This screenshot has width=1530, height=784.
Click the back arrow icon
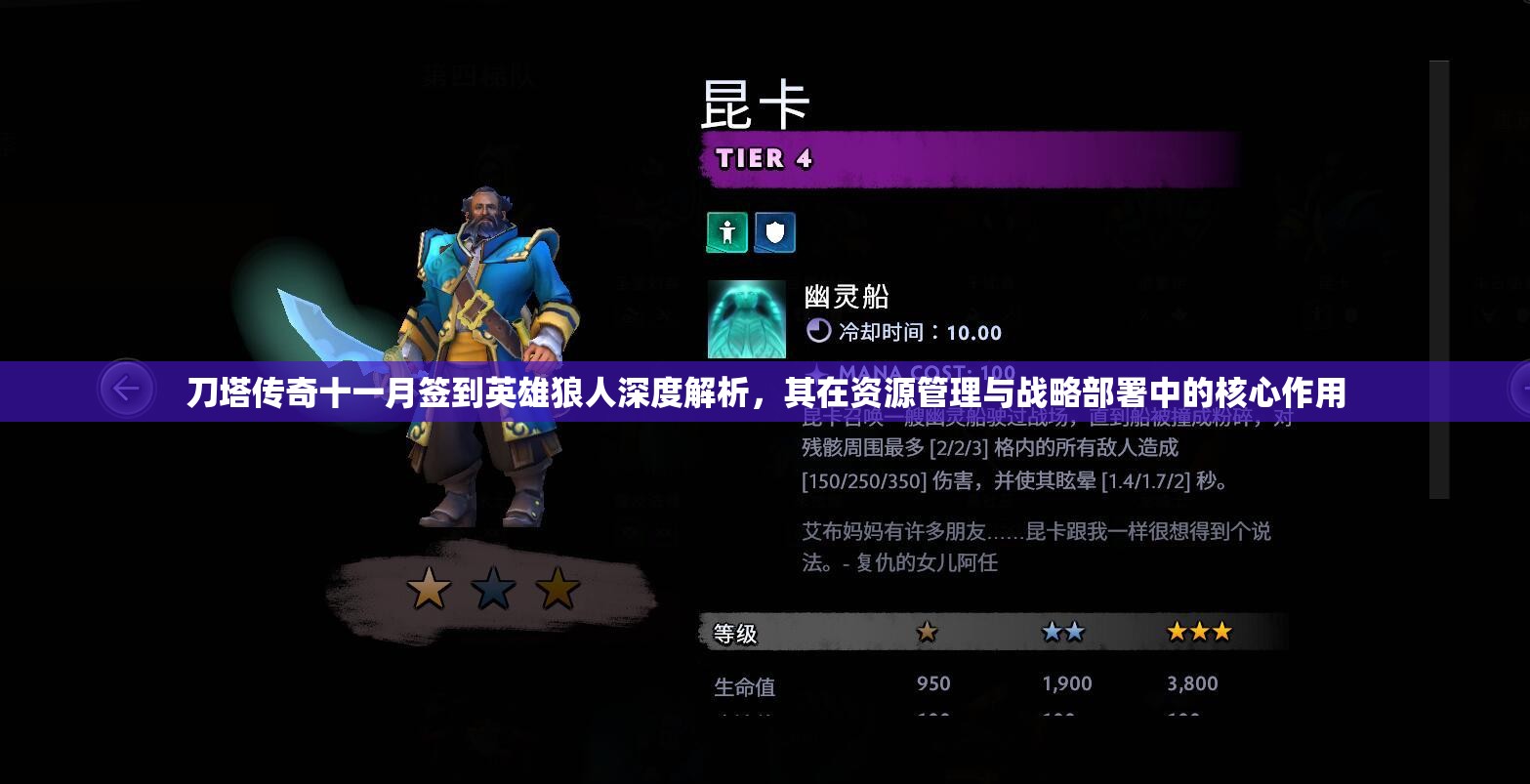tap(127, 388)
